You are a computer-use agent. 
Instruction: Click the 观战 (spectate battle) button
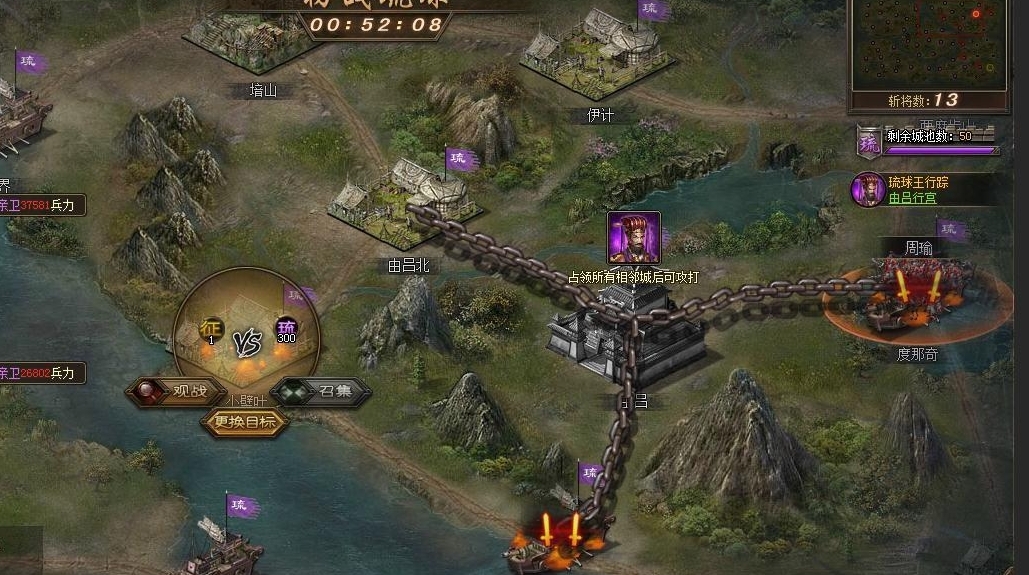coord(168,391)
